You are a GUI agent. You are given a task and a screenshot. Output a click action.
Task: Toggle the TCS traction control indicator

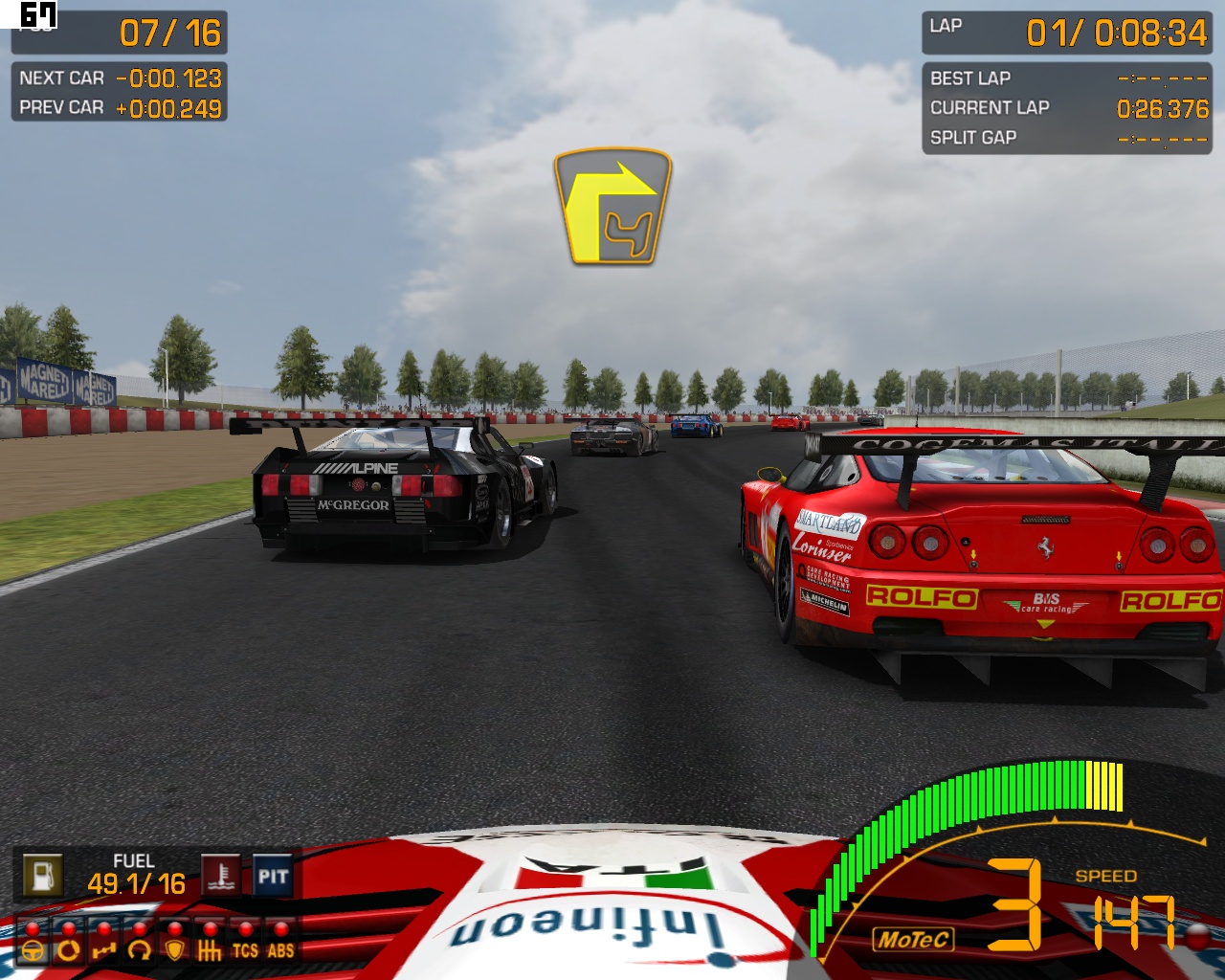[245, 949]
